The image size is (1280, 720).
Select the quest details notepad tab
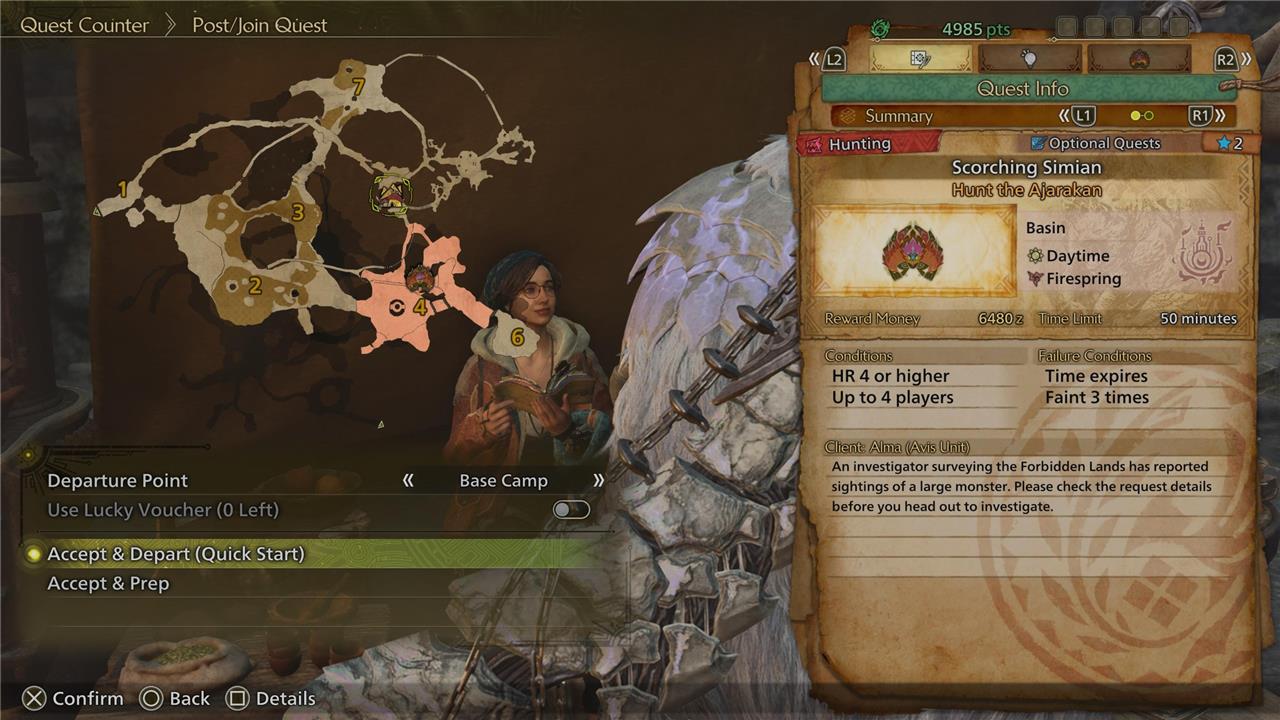click(x=920, y=59)
